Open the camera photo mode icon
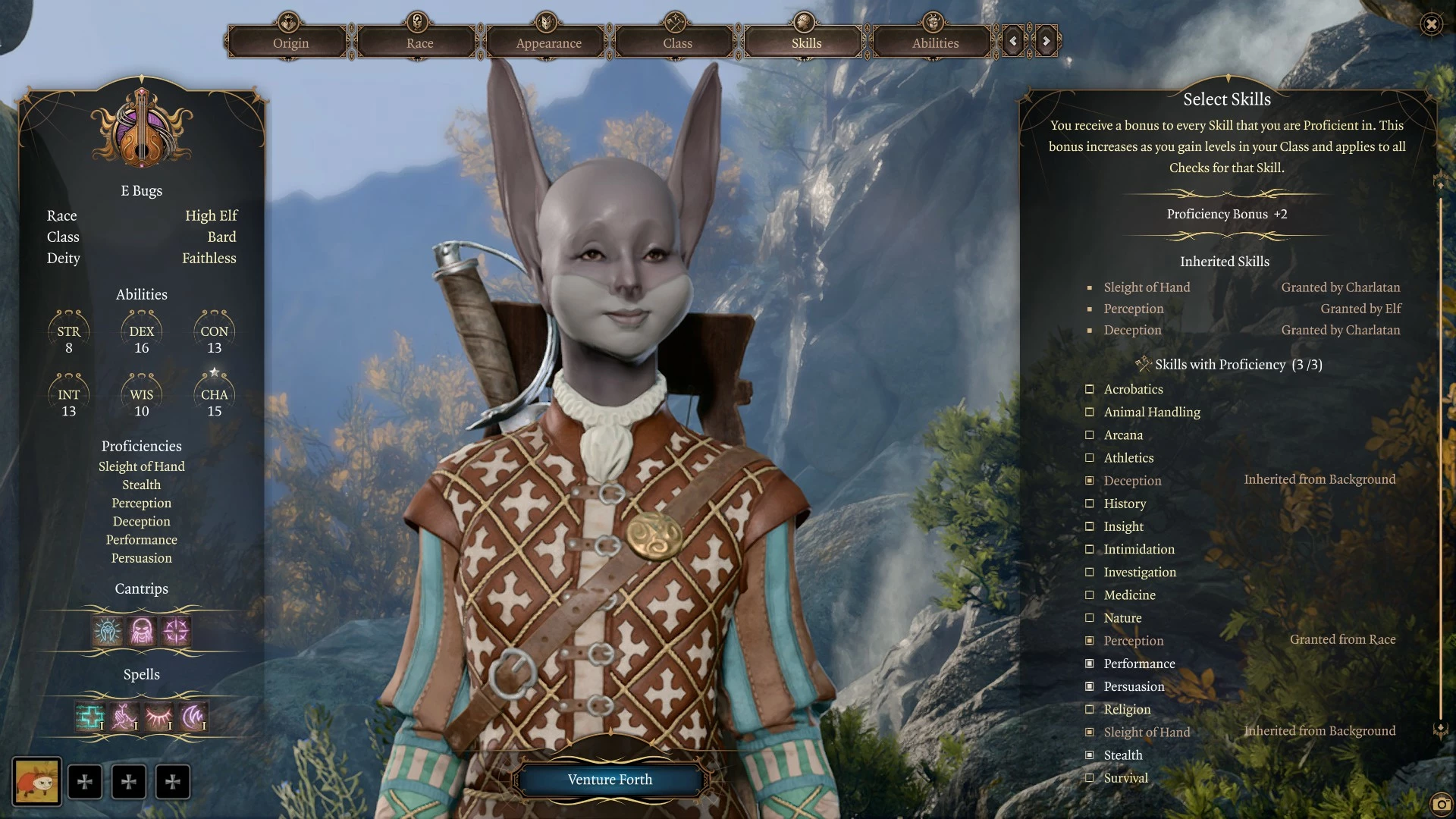This screenshot has height=819, width=1456. 1440,804
